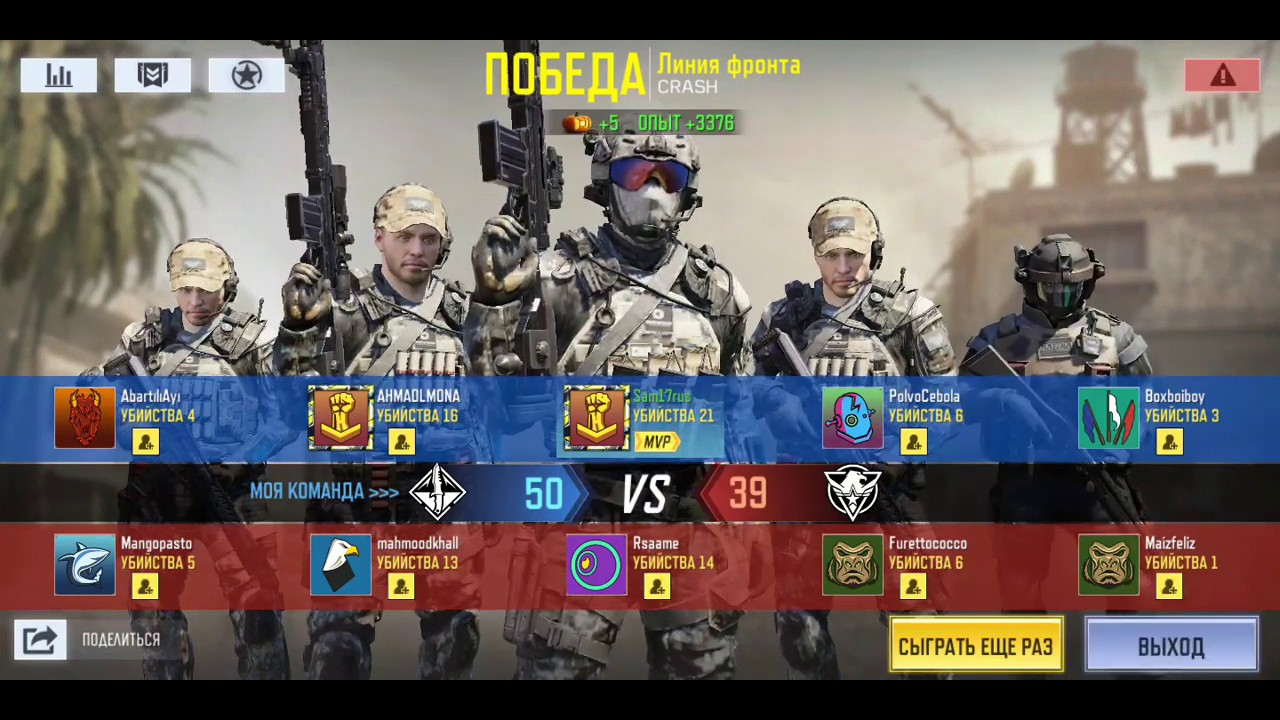Image resolution: width=1280 pixels, height=720 pixels.
Task: Play again with СЫГРАТЬ ЕЩЕ РАЗ
Action: pos(976,645)
